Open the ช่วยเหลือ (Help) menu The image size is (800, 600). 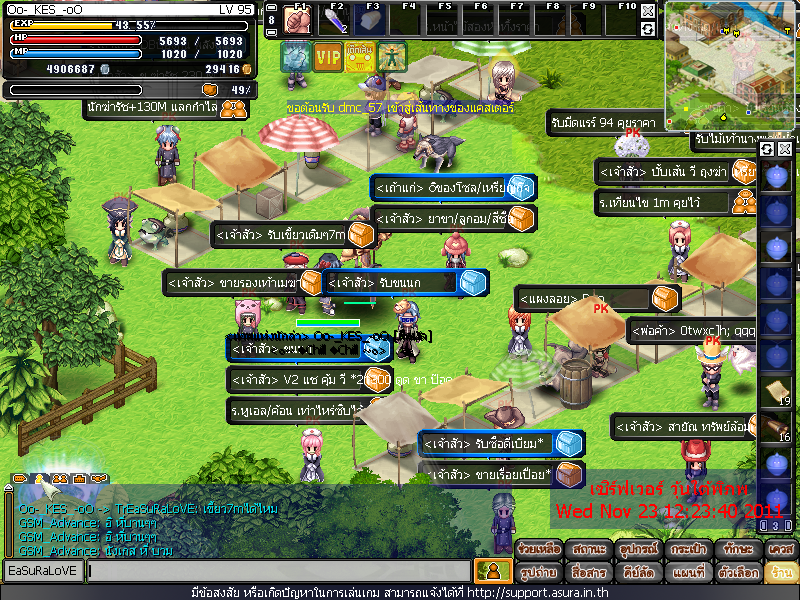(x=537, y=549)
